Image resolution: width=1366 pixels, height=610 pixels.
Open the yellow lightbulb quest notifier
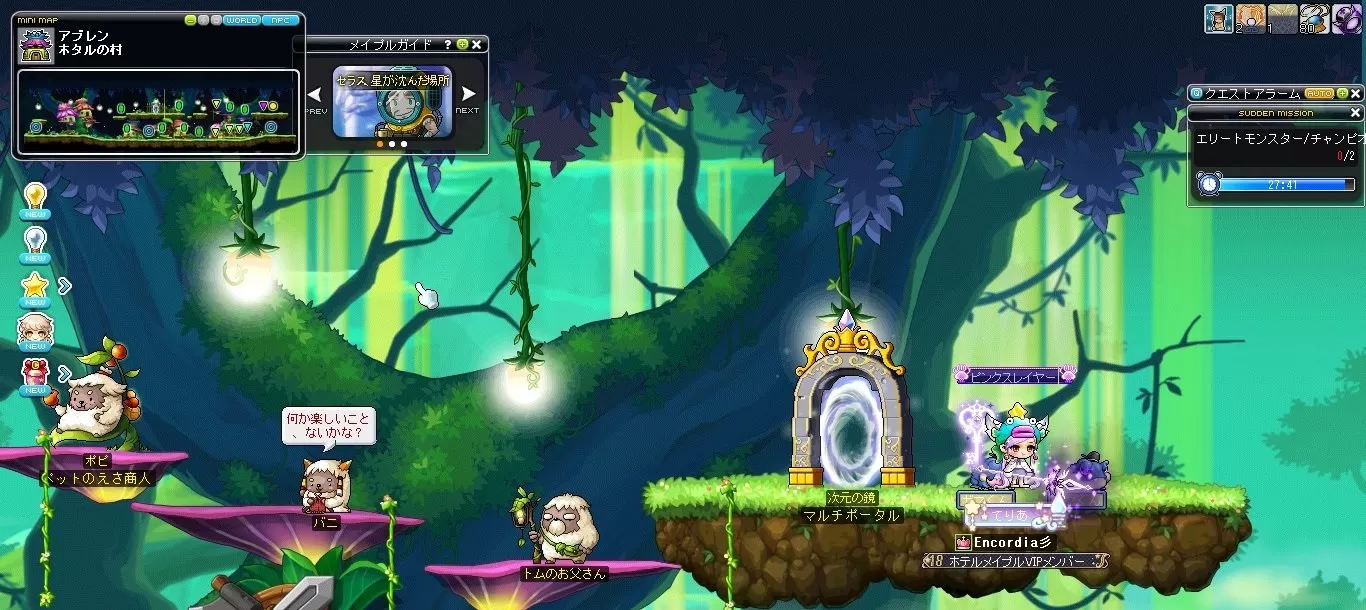35,196
